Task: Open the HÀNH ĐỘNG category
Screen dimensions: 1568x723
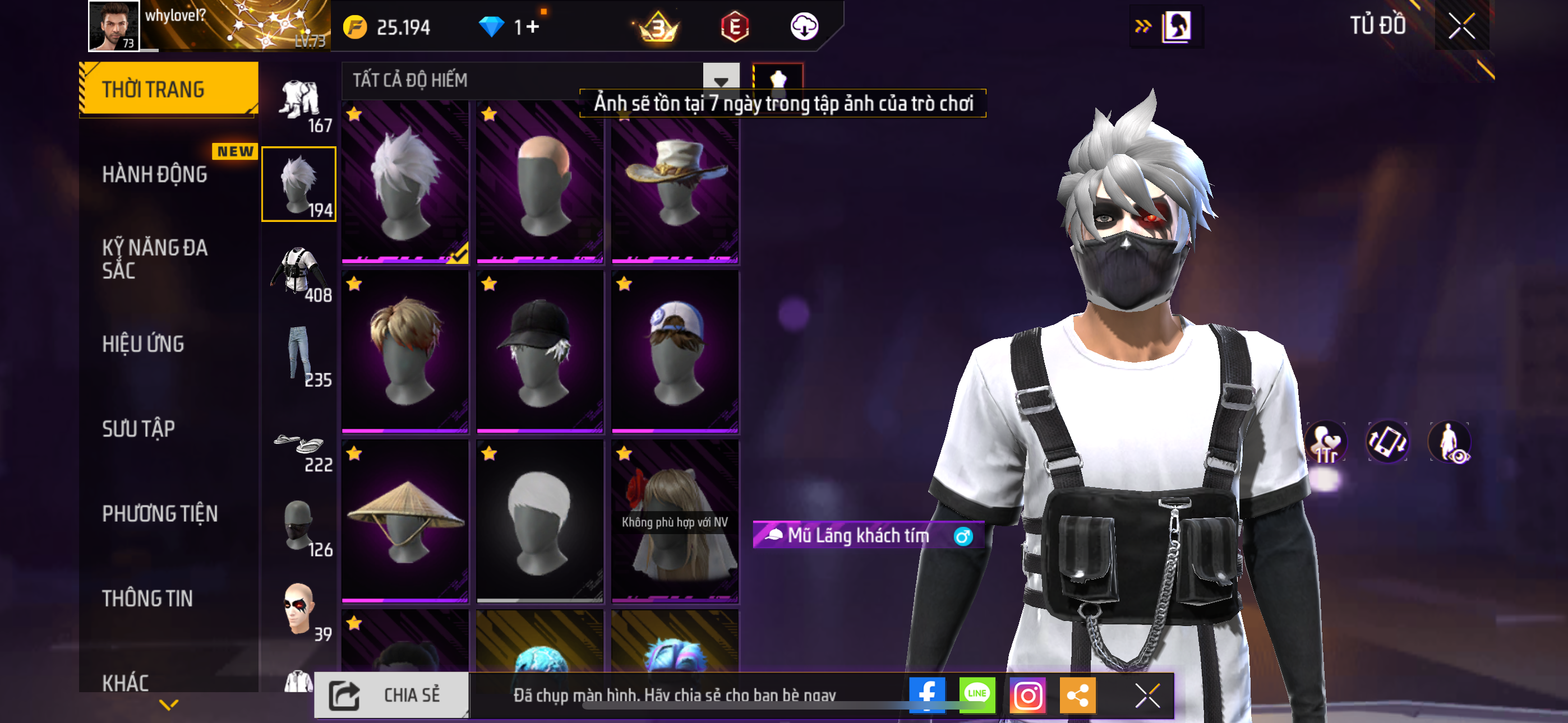Action: tap(155, 175)
